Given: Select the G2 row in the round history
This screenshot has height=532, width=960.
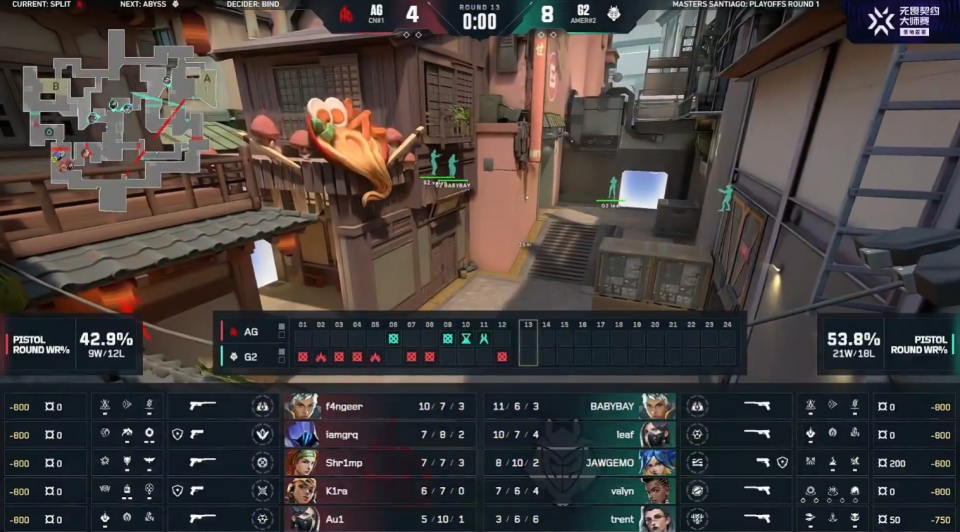Looking at the screenshot, I should 250,355.
